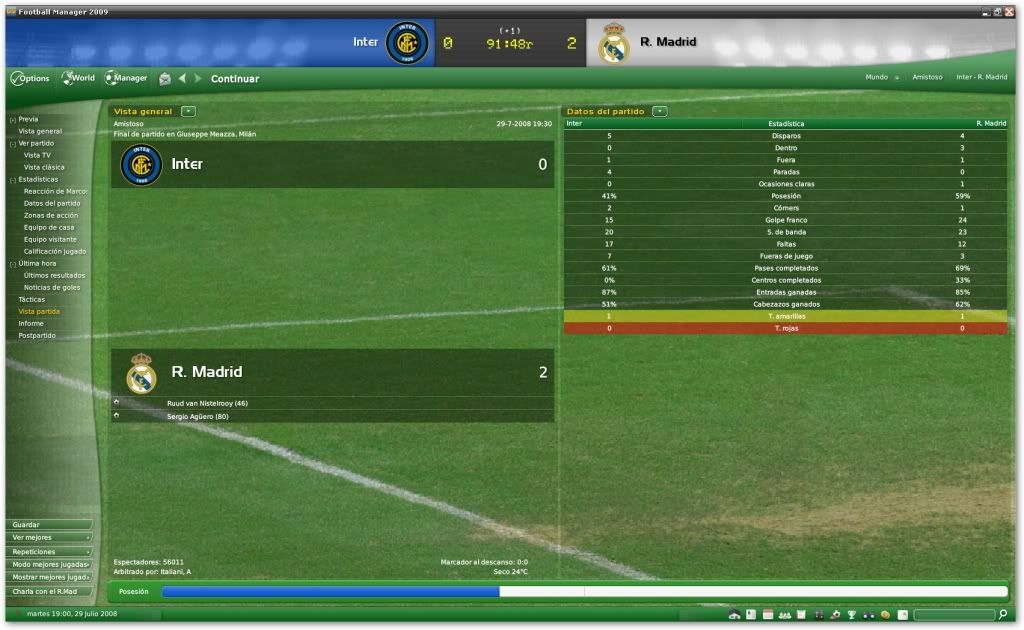
Task: Select Vista TV in the sidebar
Action: (38, 155)
